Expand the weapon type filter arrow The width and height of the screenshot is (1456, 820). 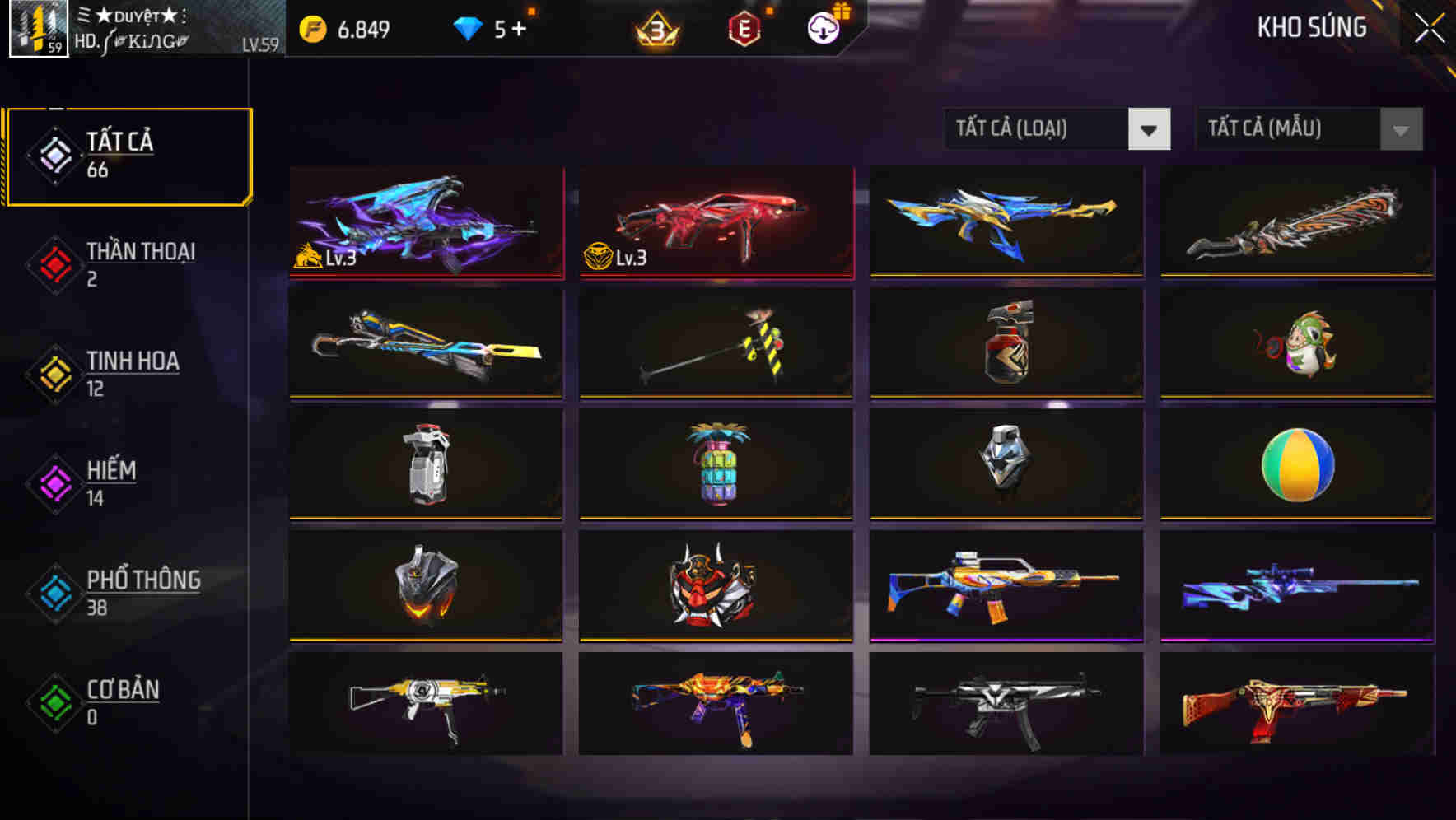pyautogui.click(x=1149, y=129)
